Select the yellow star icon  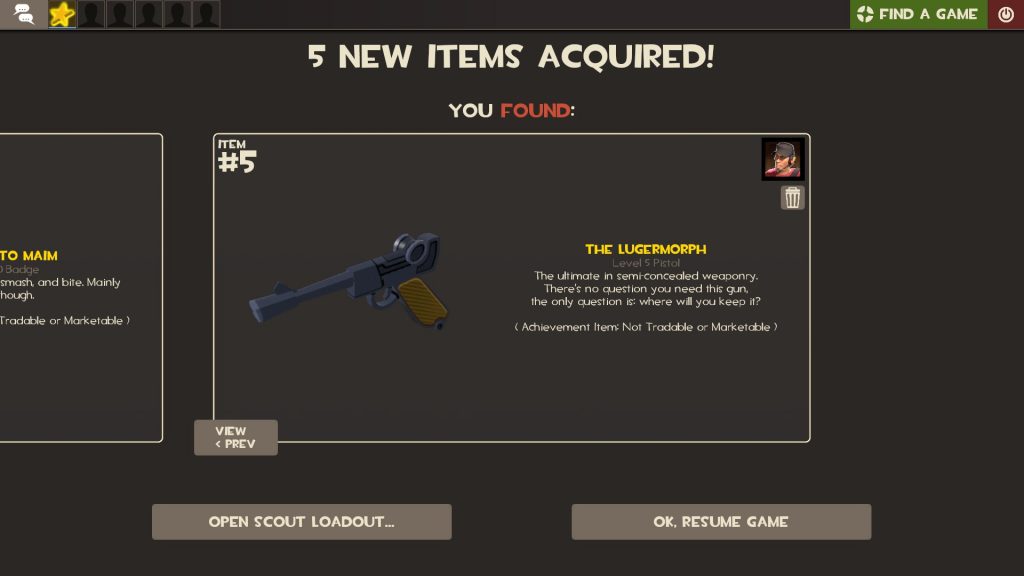(x=62, y=14)
